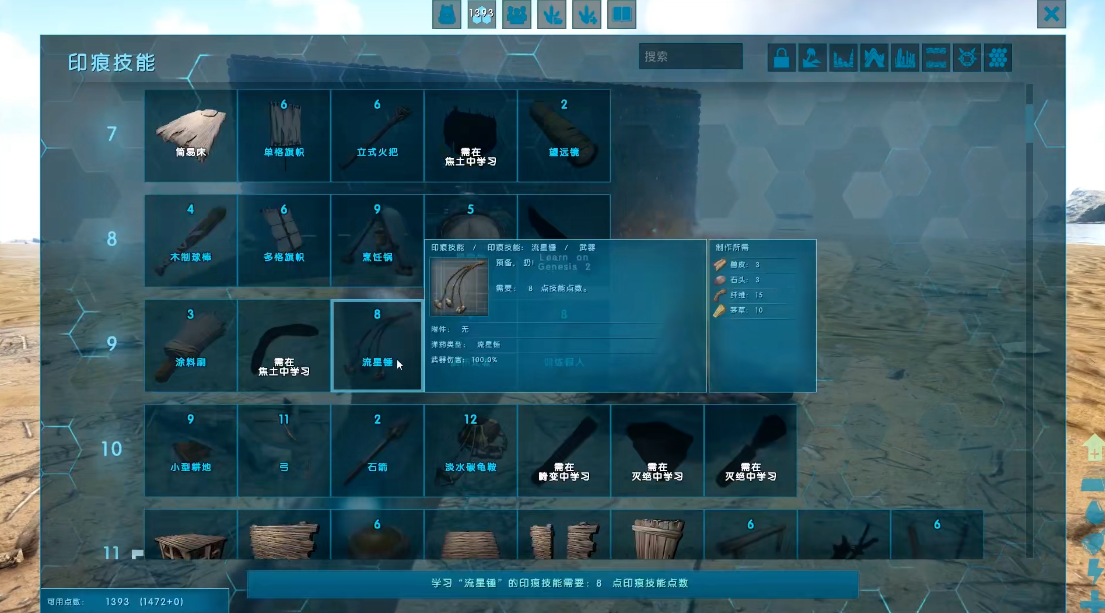This screenshot has width=1105, height=613.
Task: Select the 流星锤 engram
Action: [x=377, y=345]
